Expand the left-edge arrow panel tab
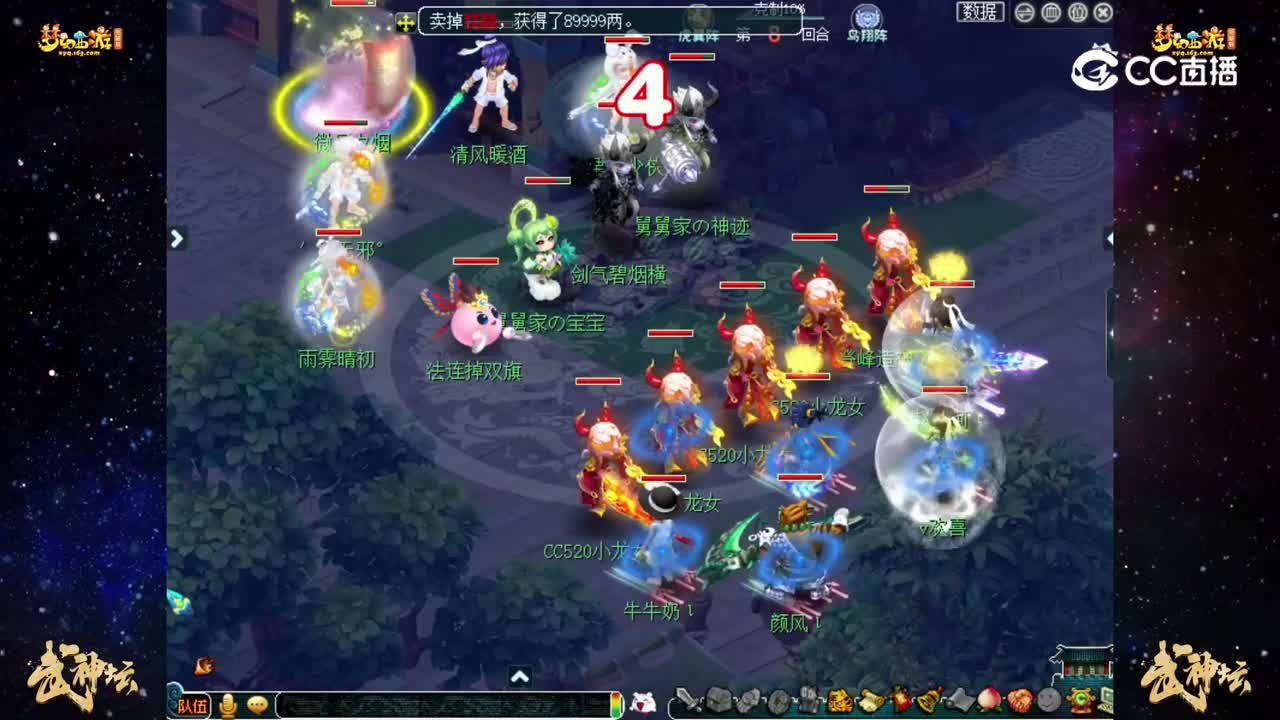The height and width of the screenshot is (720, 1280). (x=177, y=238)
